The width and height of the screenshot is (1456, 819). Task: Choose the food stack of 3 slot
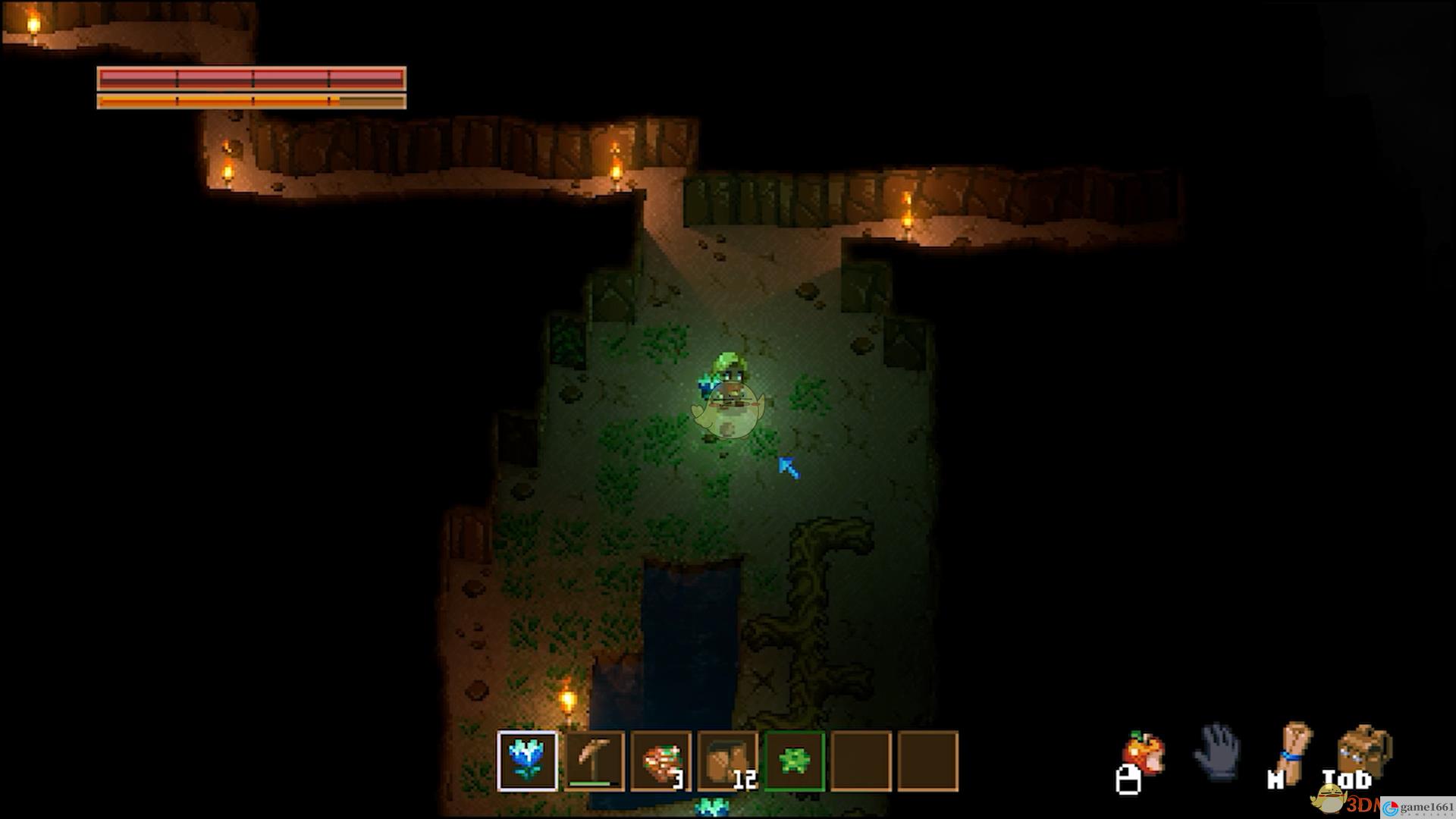pos(661,761)
